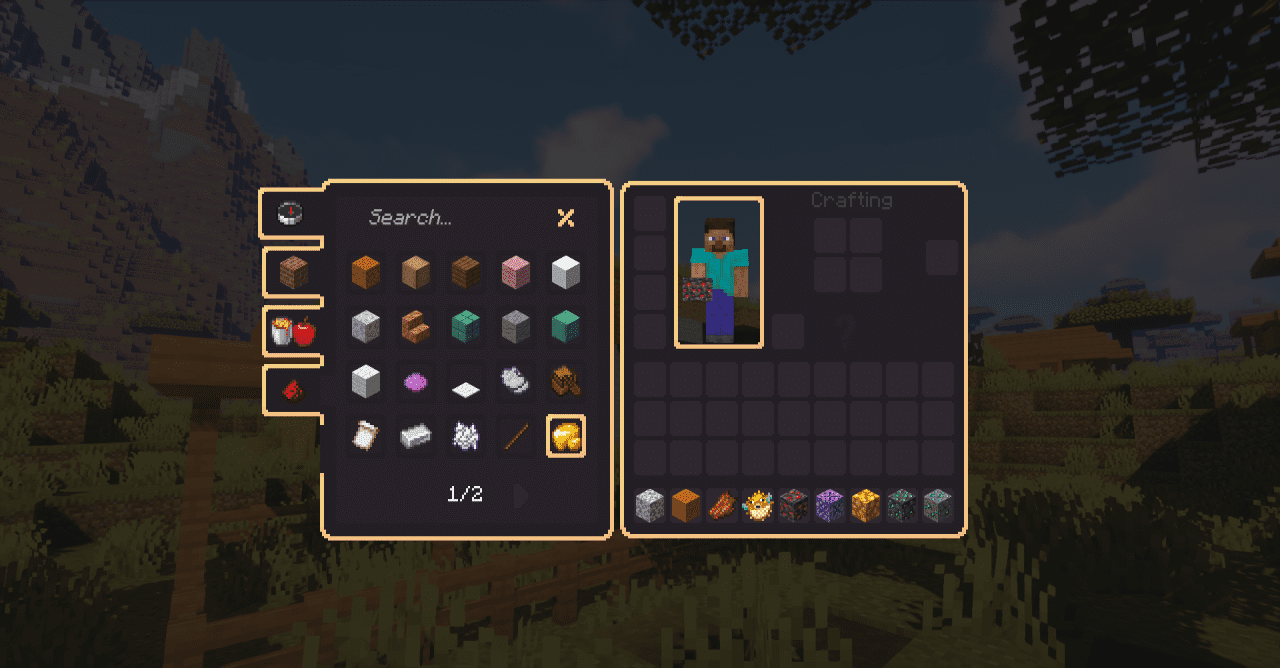Click the highlighted gold nugget item
Image resolution: width=1280 pixels, height=668 pixels.
pyautogui.click(x=566, y=436)
